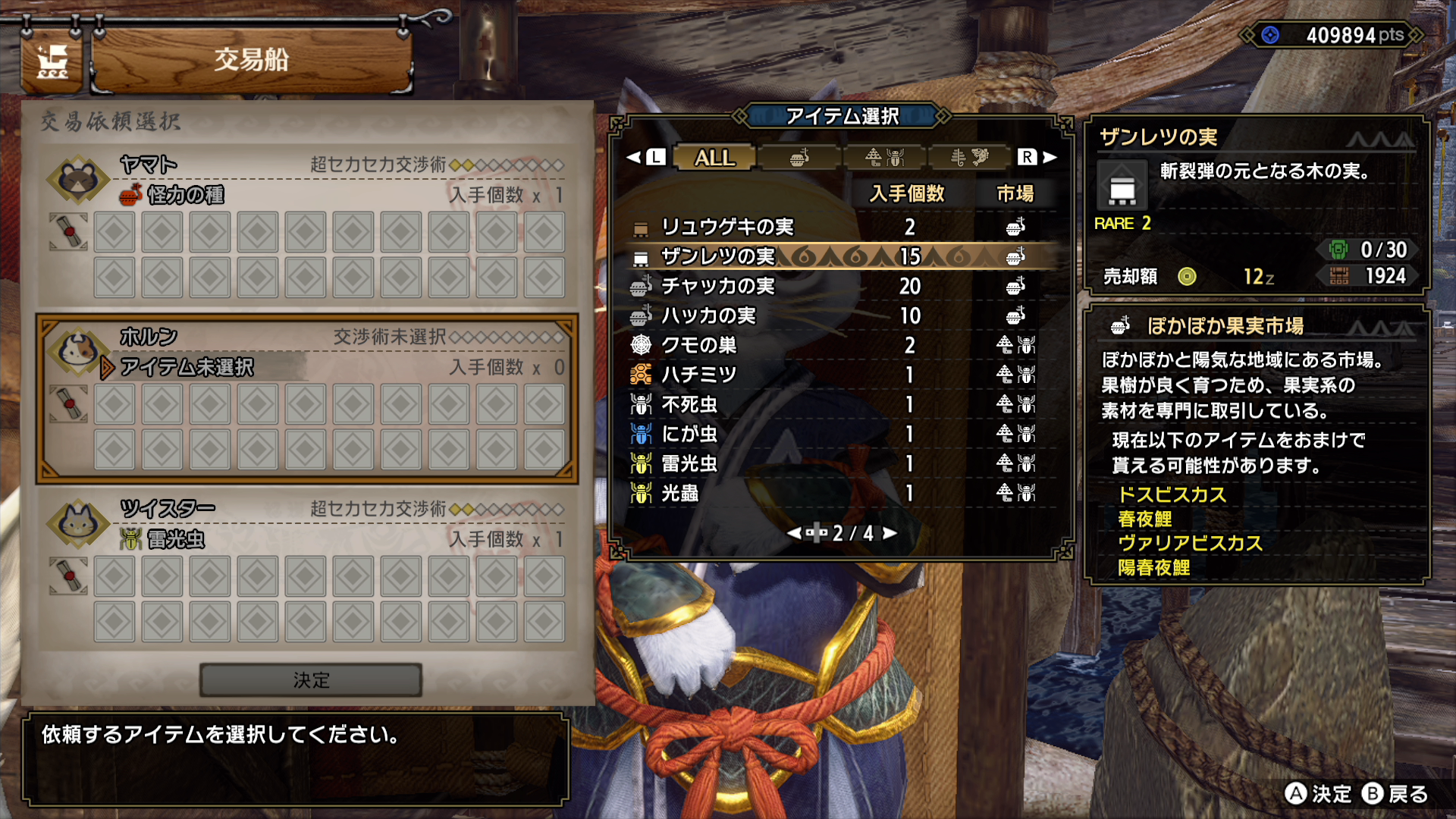1456x819 pixels.
Task: Select ハチミツ from the list
Action: click(834, 375)
